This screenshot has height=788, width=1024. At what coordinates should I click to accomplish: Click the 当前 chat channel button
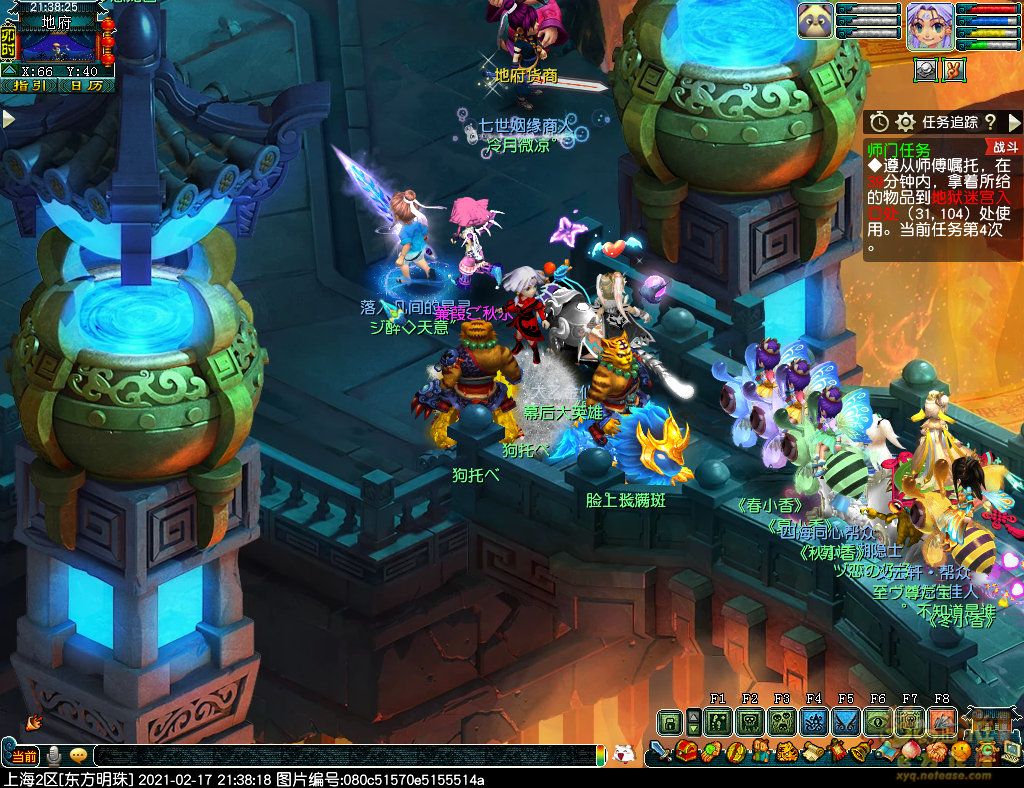tap(22, 755)
